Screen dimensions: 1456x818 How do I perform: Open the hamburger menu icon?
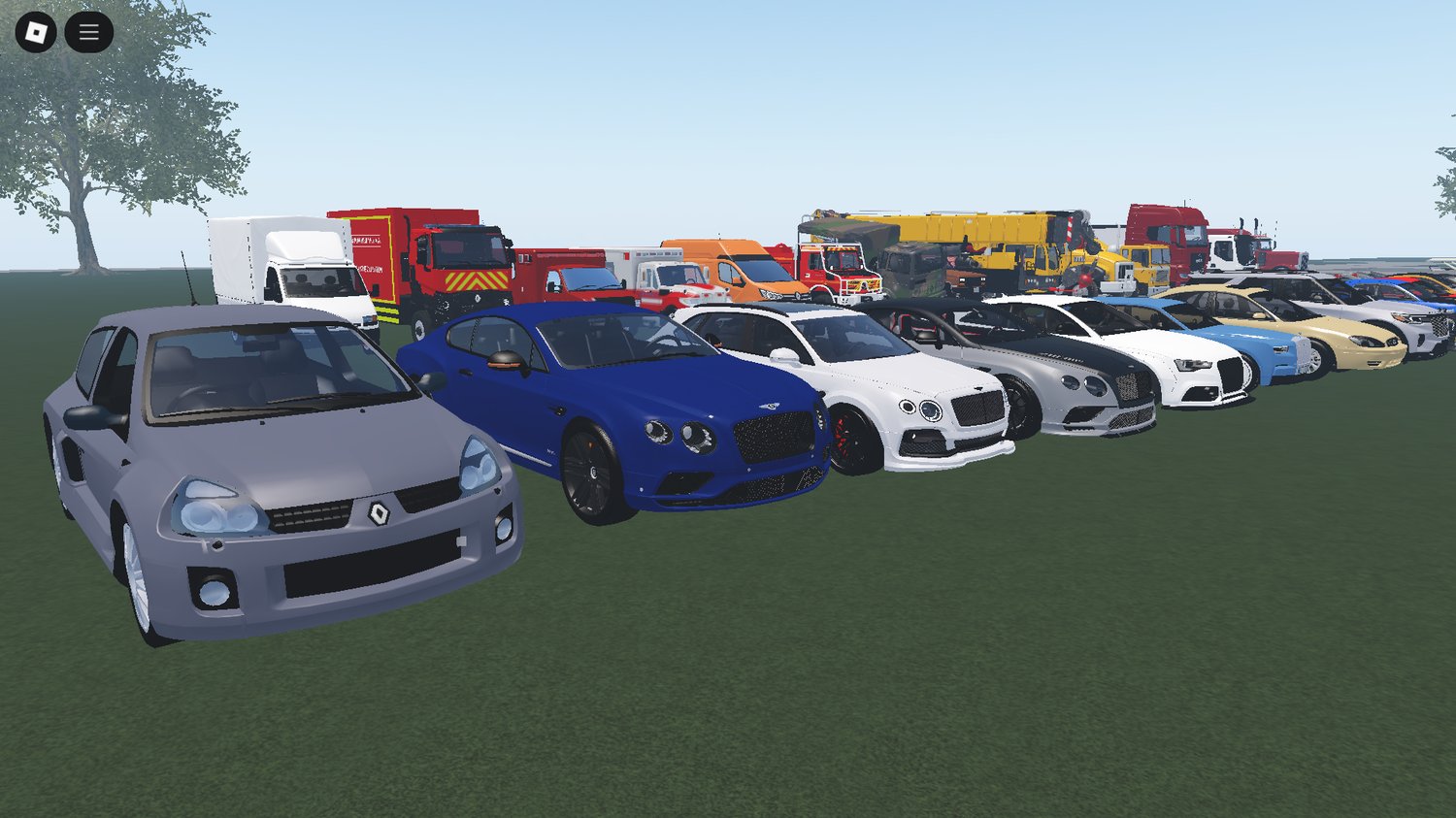88,30
